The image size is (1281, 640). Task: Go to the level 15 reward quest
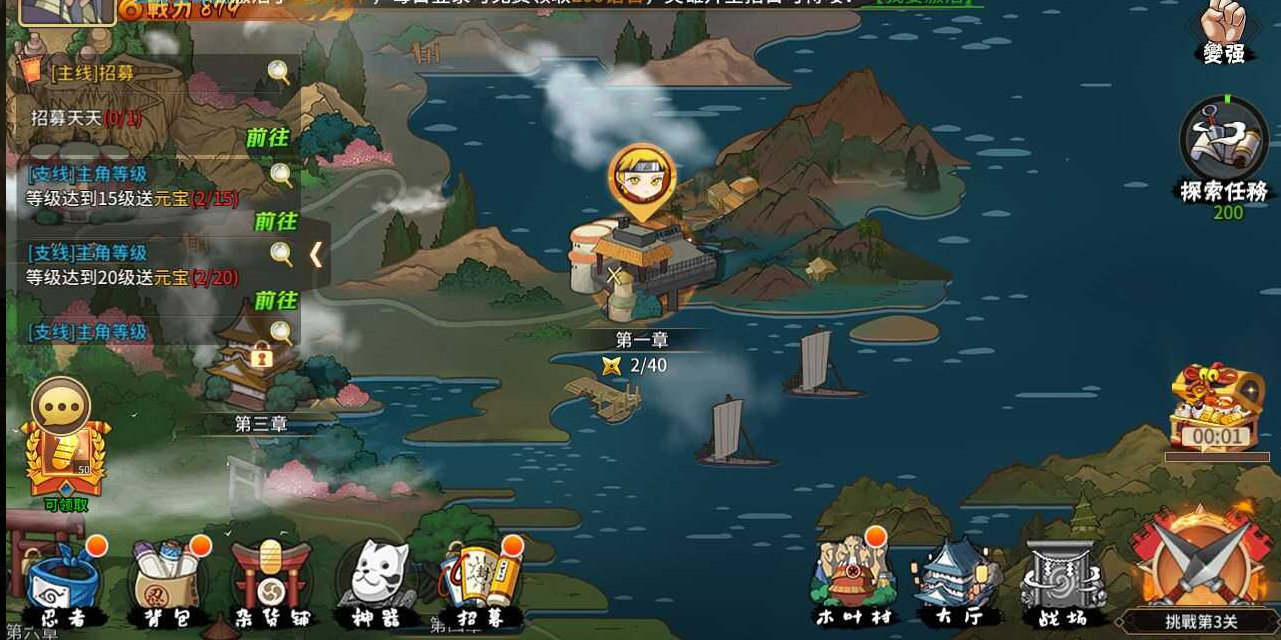[x=275, y=221]
